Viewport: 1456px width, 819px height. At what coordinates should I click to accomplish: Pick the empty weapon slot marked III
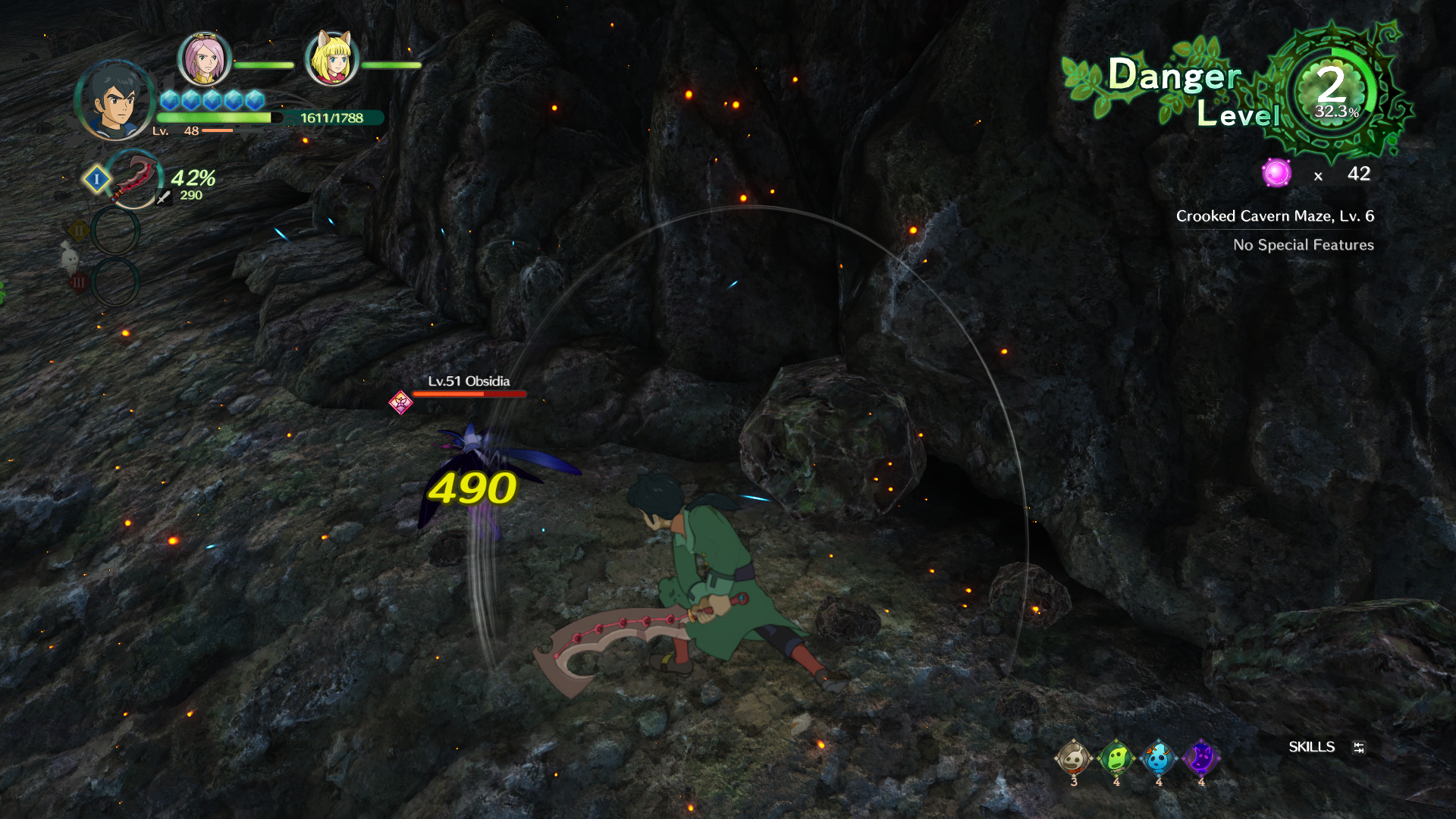point(115,282)
